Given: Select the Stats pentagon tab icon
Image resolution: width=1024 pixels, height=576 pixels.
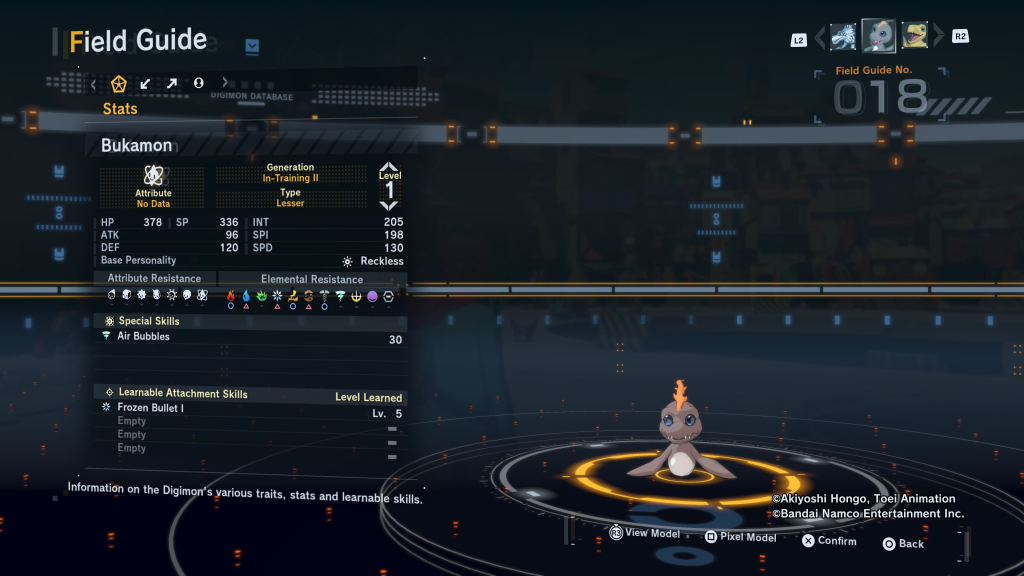Looking at the screenshot, I should (119, 84).
